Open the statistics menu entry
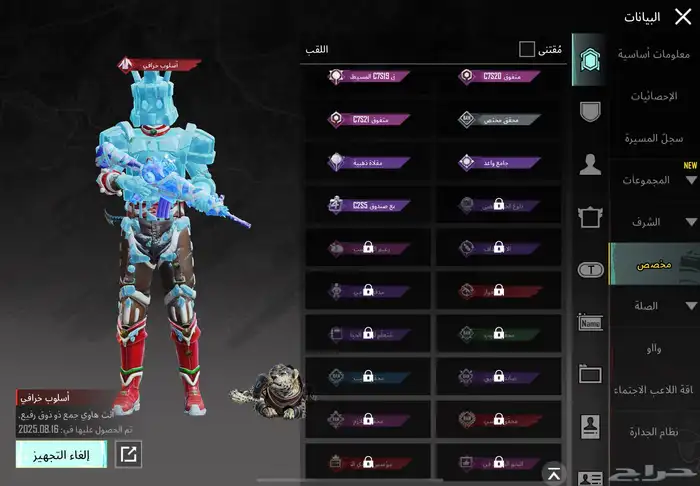This screenshot has width=700, height=486. [x=655, y=96]
